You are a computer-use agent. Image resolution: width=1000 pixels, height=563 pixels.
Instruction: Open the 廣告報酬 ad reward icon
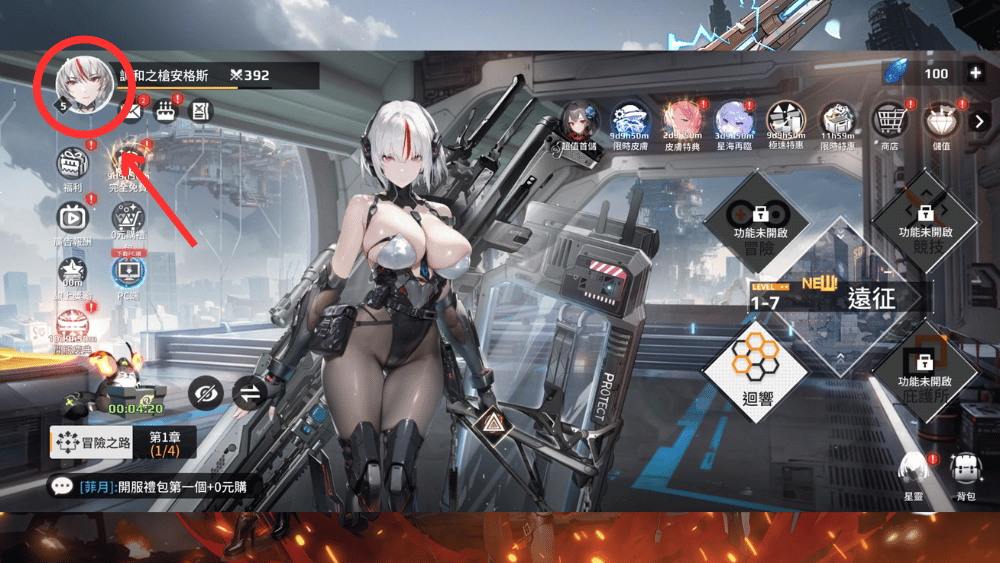[72, 217]
